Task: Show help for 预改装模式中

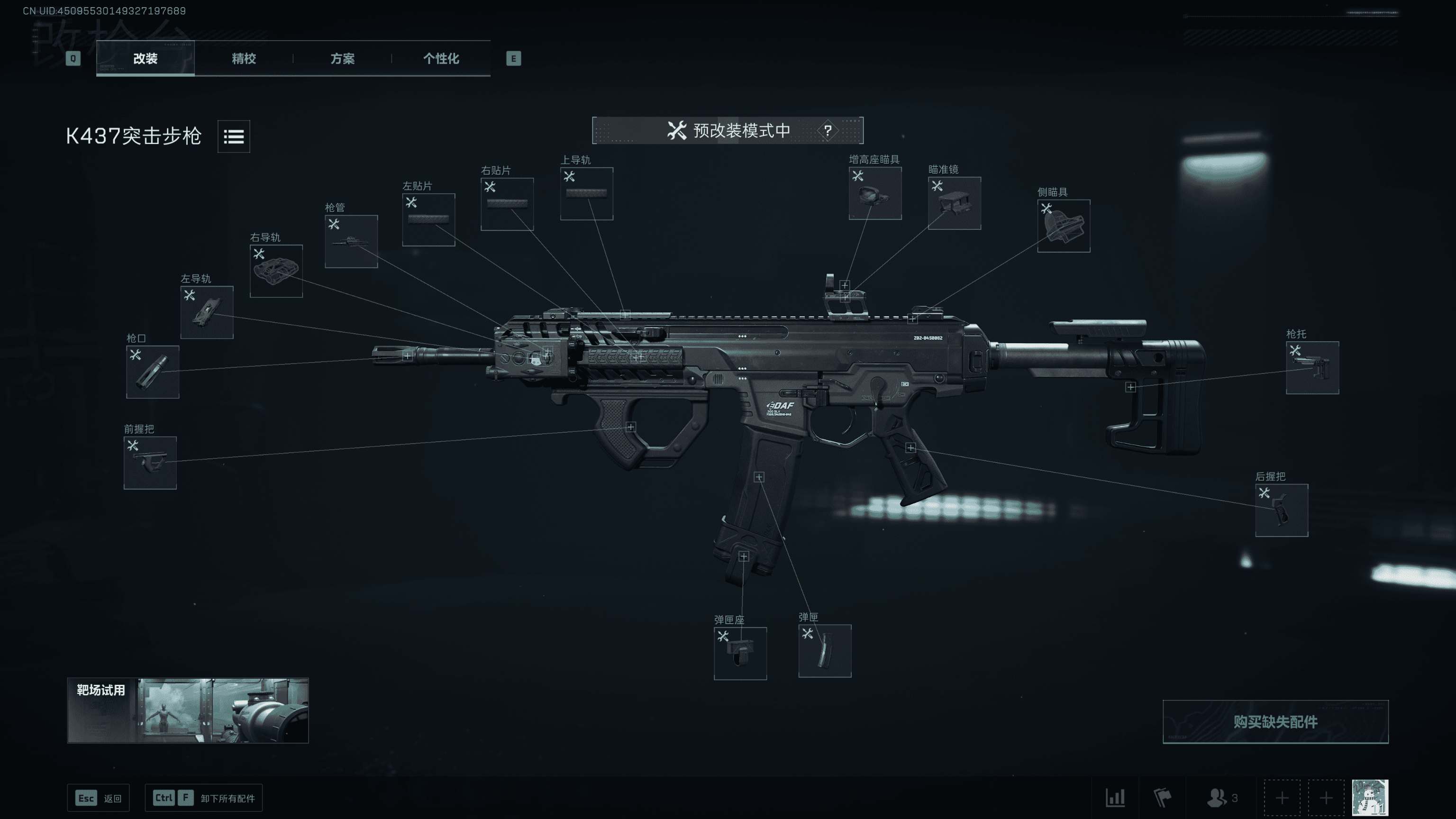Action: (x=828, y=130)
